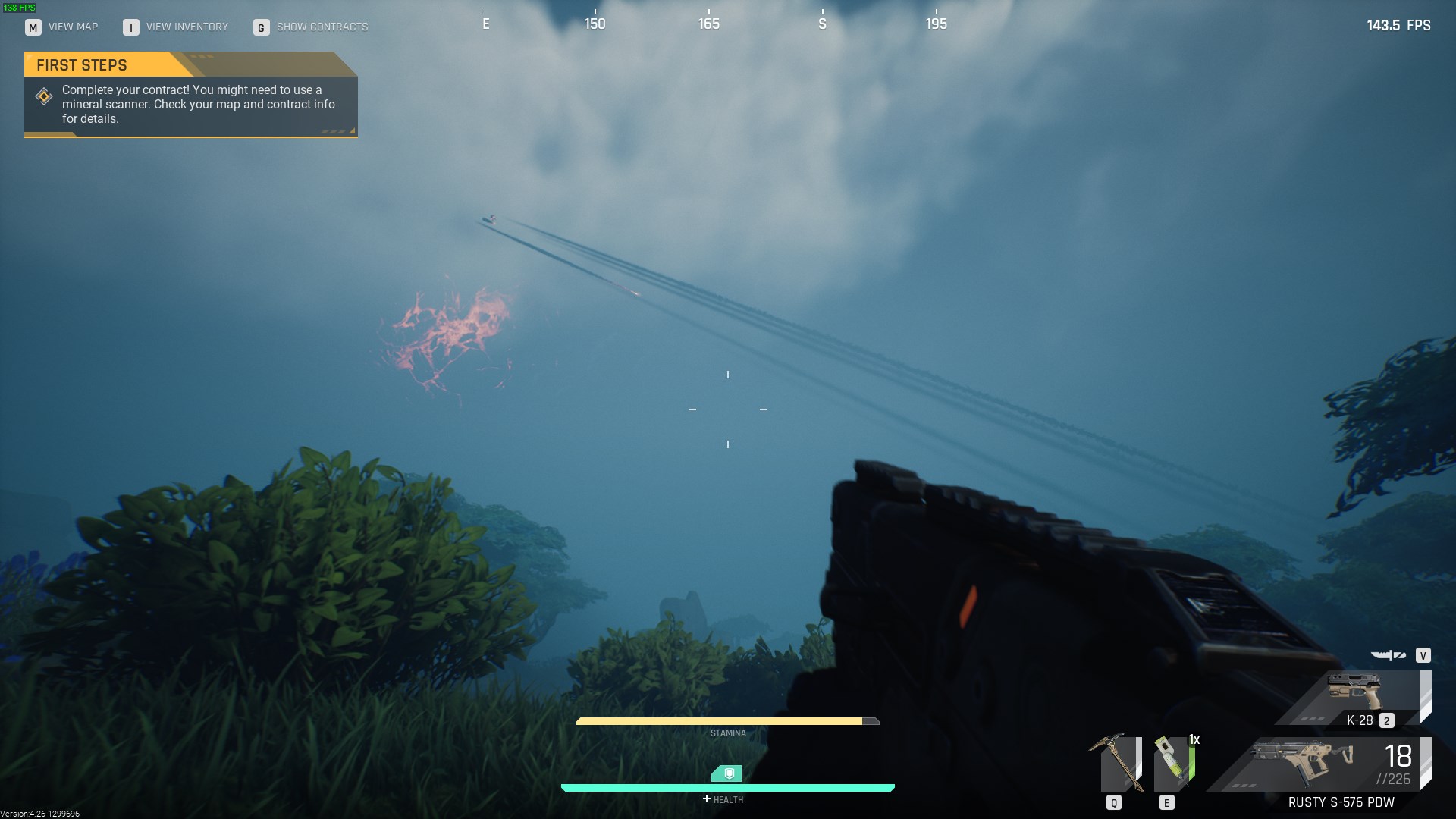Toggle the G keybind badge for contracts
1456x819 pixels.
[260, 27]
